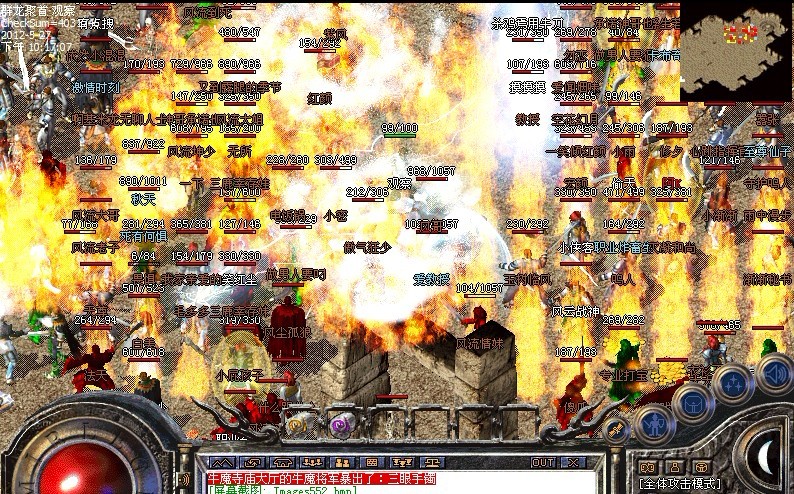Open the bag inventory round button
This screenshot has height=494, width=794.
(691, 402)
